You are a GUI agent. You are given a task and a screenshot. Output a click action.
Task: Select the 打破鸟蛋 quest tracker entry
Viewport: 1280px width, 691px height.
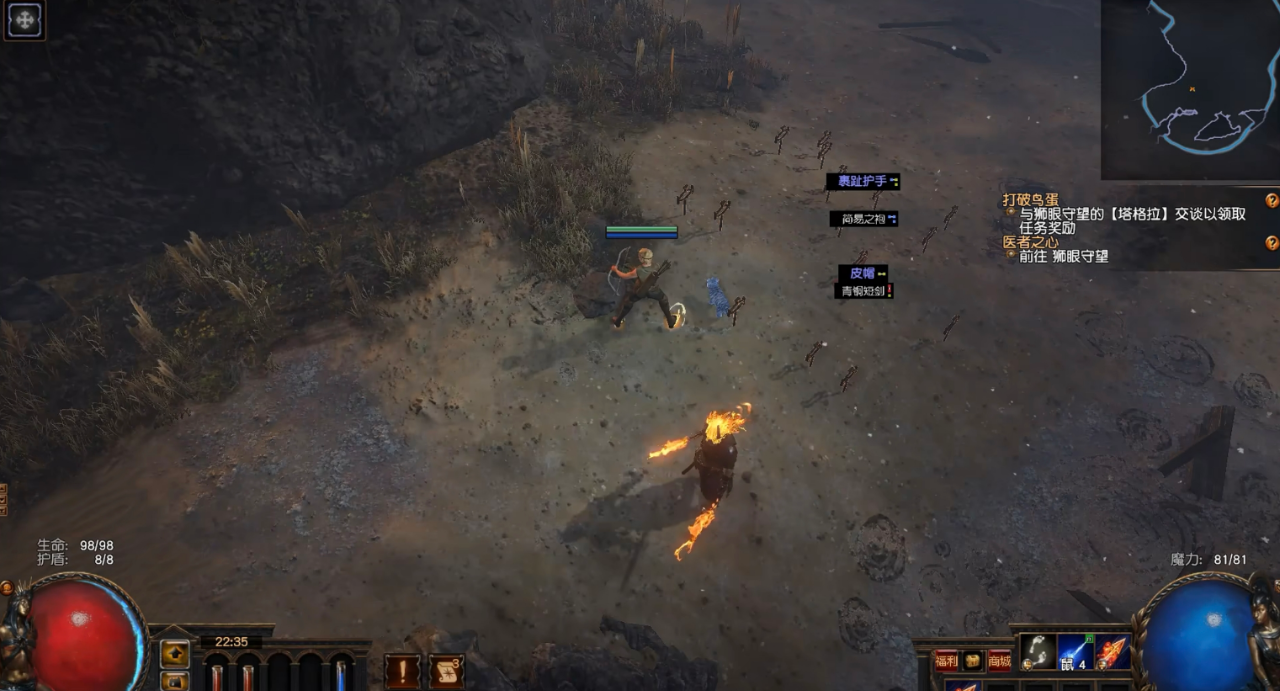(1030, 200)
